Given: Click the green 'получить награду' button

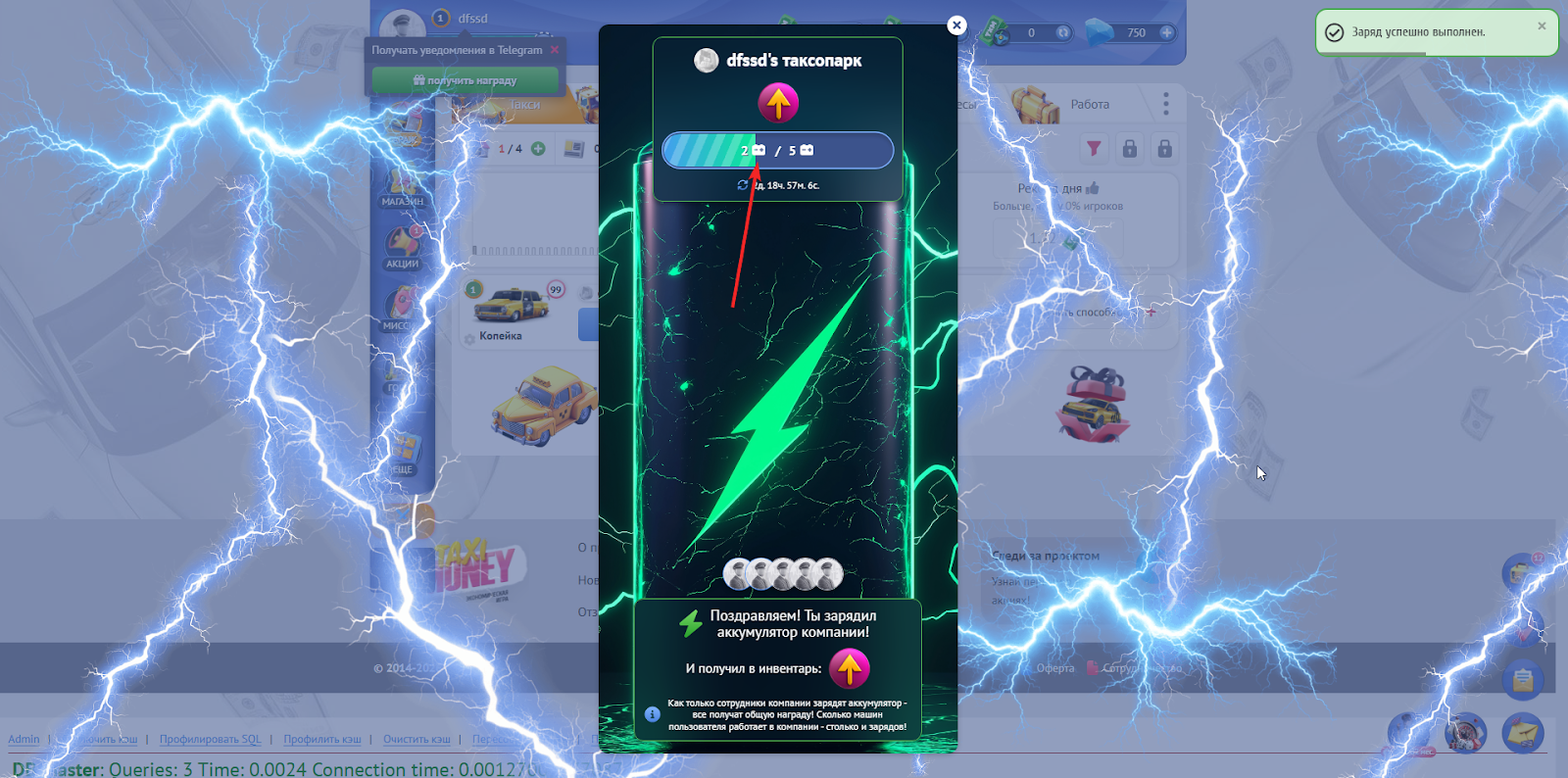Looking at the screenshot, I should (x=465, y=80).
